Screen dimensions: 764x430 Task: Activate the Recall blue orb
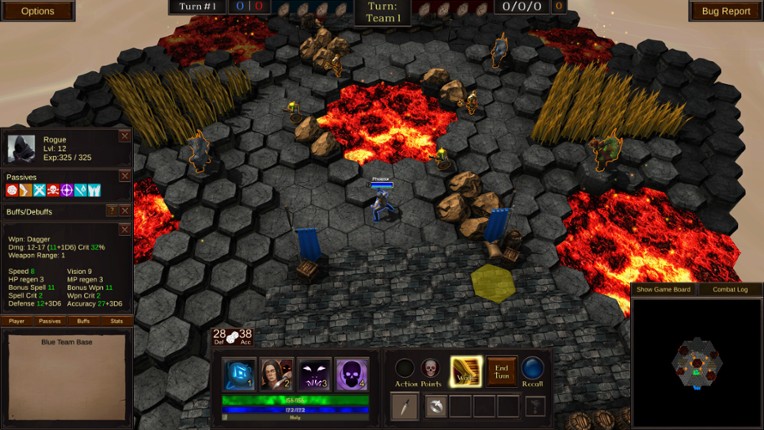pos(533,369)
